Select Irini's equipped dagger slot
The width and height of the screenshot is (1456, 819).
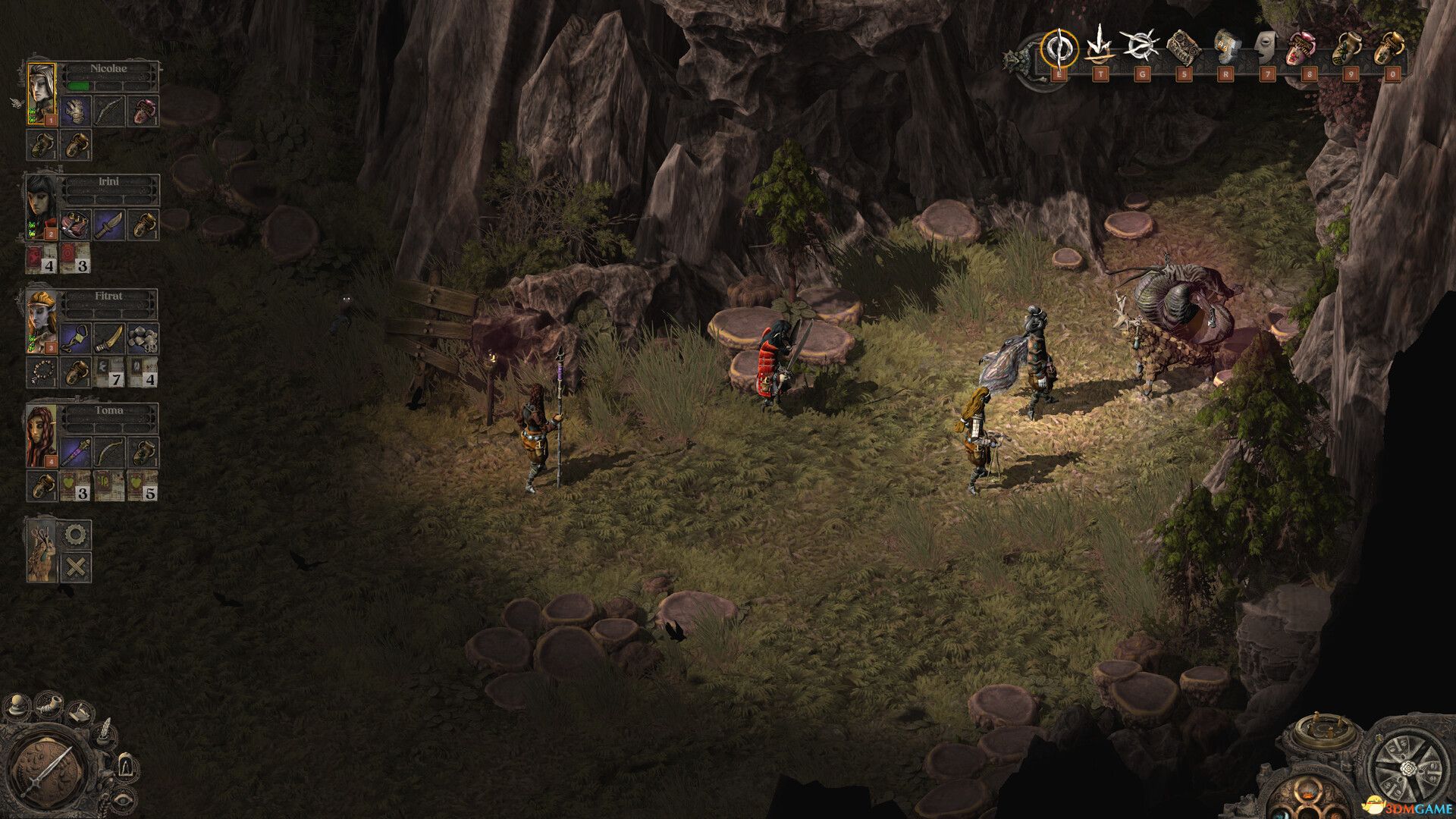pyautogui.click(x=109, y=224)
